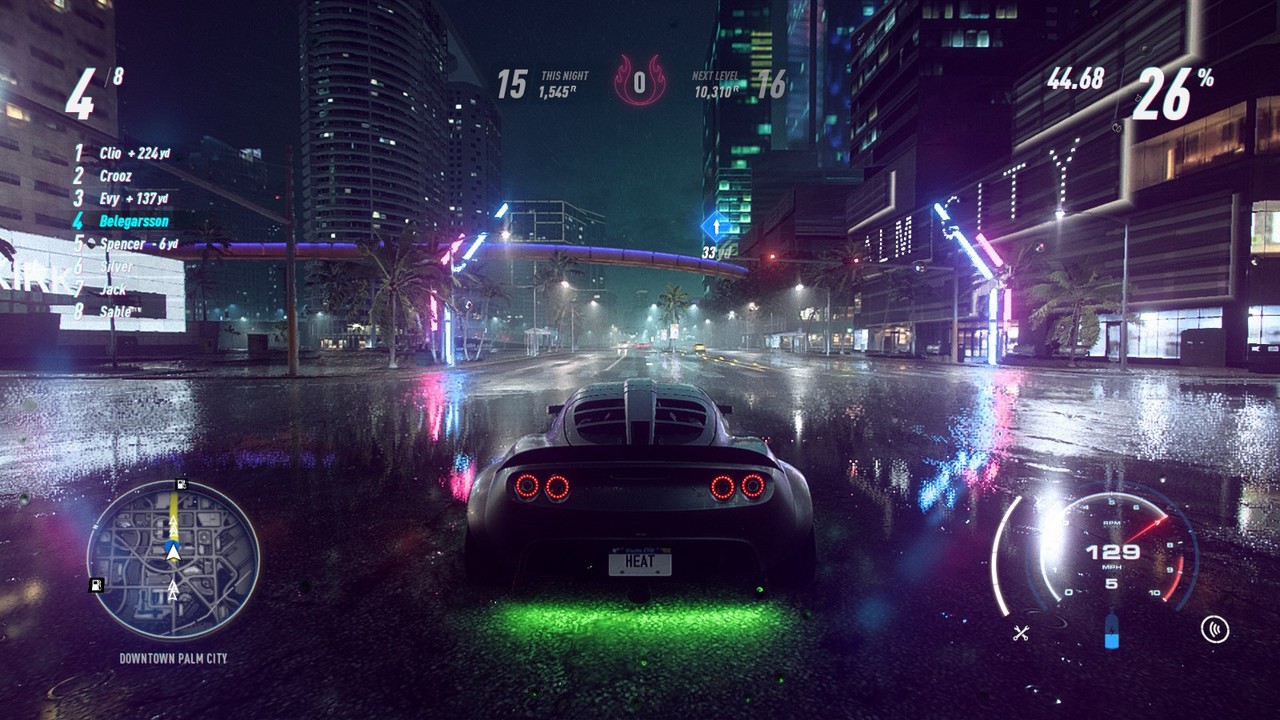Click the NEXT LEVEL 10,310 rep target

[x=716, y=80]
